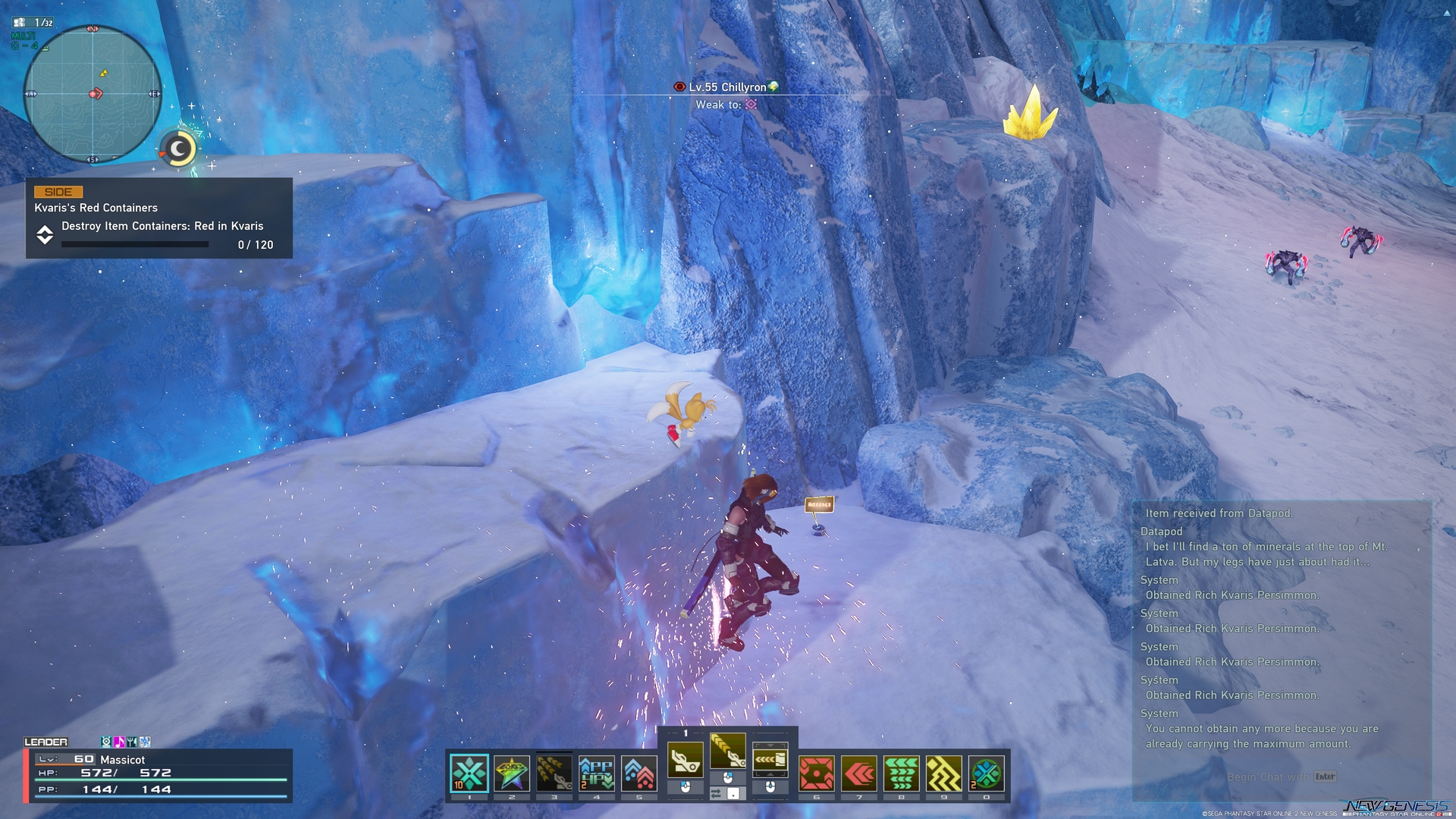Select the dimmed yellow-chevron weapon skill in slot 3
1456x819 pixels.
[x=554, y=773]
